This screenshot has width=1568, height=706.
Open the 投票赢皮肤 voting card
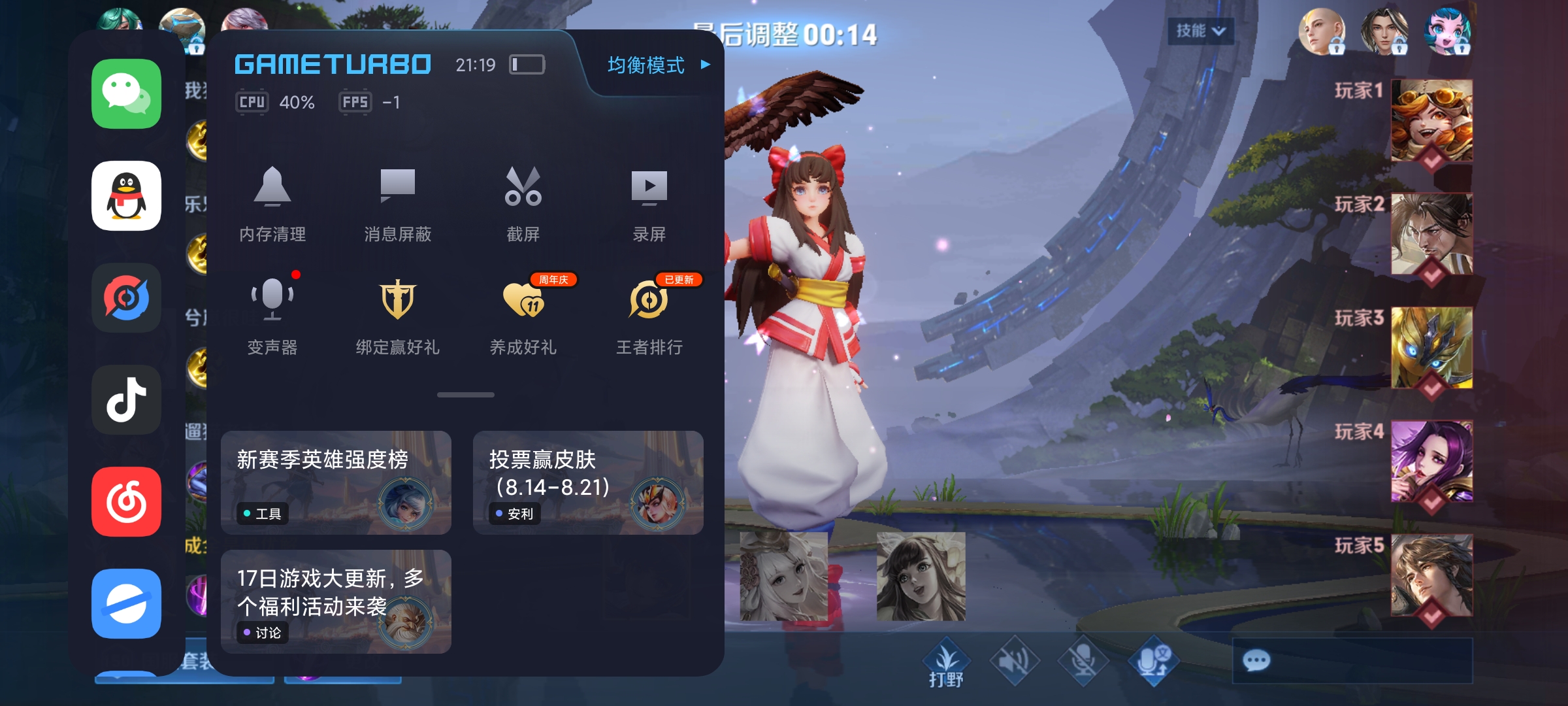588,482
